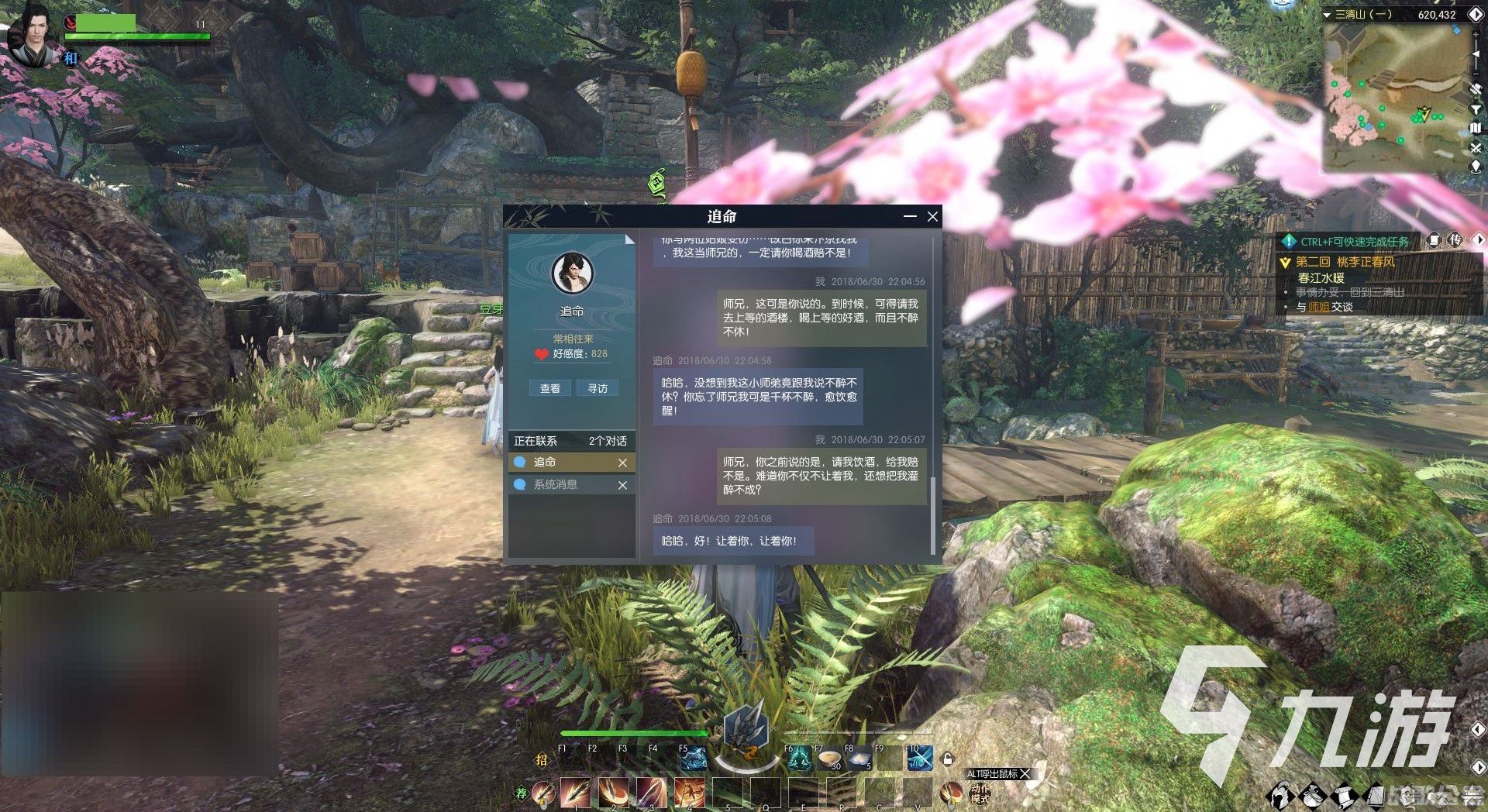Activate the horse mount skill on F5
The width and height of the screenshot is (1488, 812).
click(x=692, y=760)
